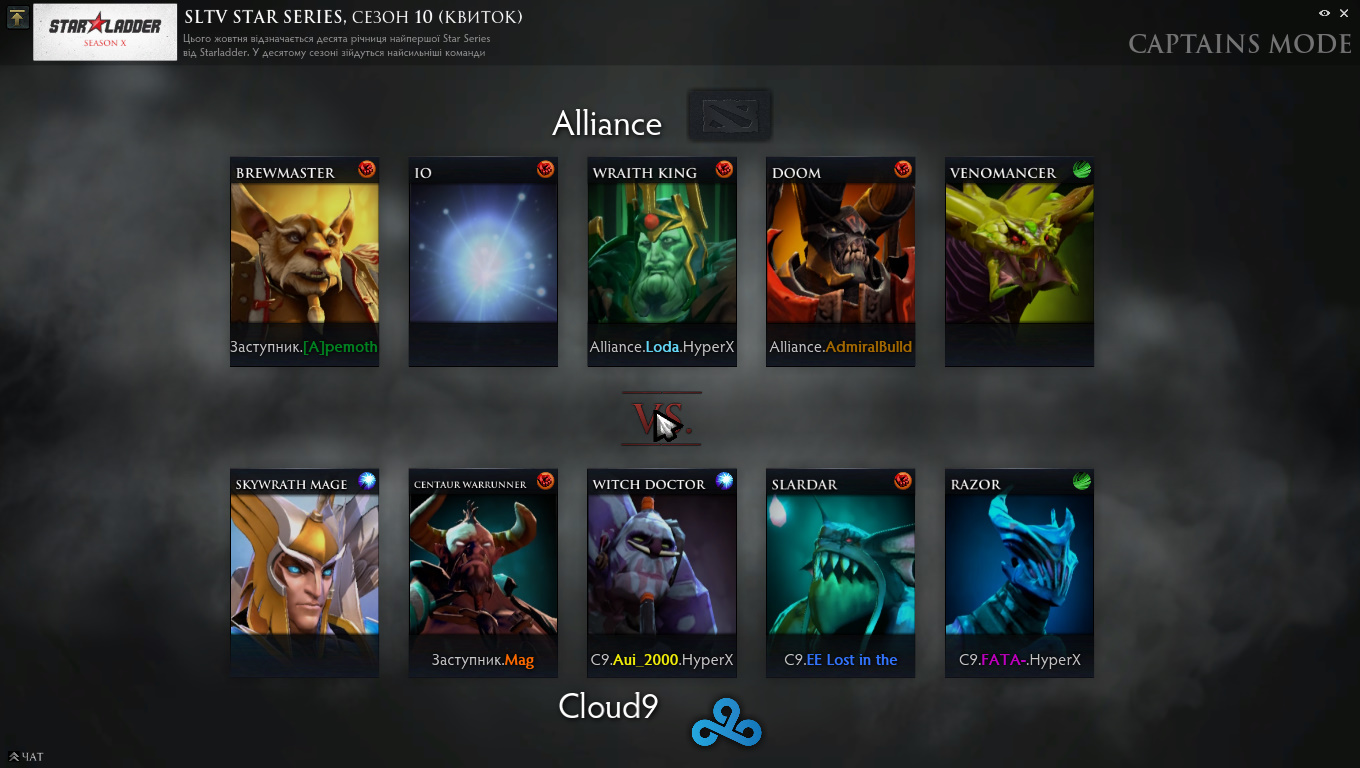Viewport: 1360px width, 768px height.
Task: Select the Slardar hero card
Action: (840, 573)
